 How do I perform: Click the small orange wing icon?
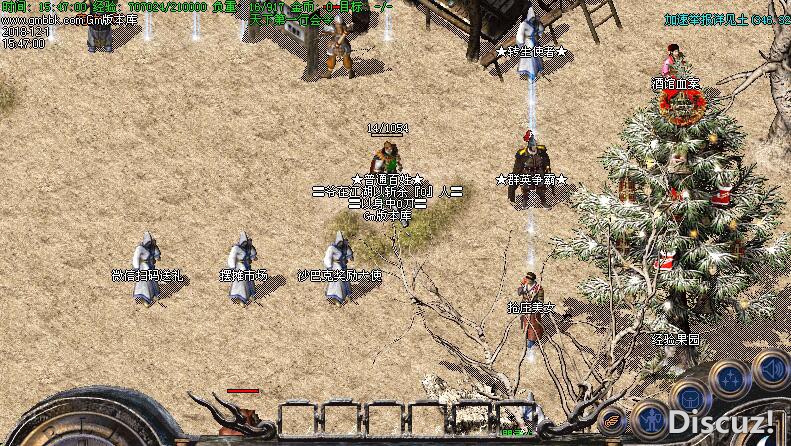pyautogui.click(x=610, y=421)
